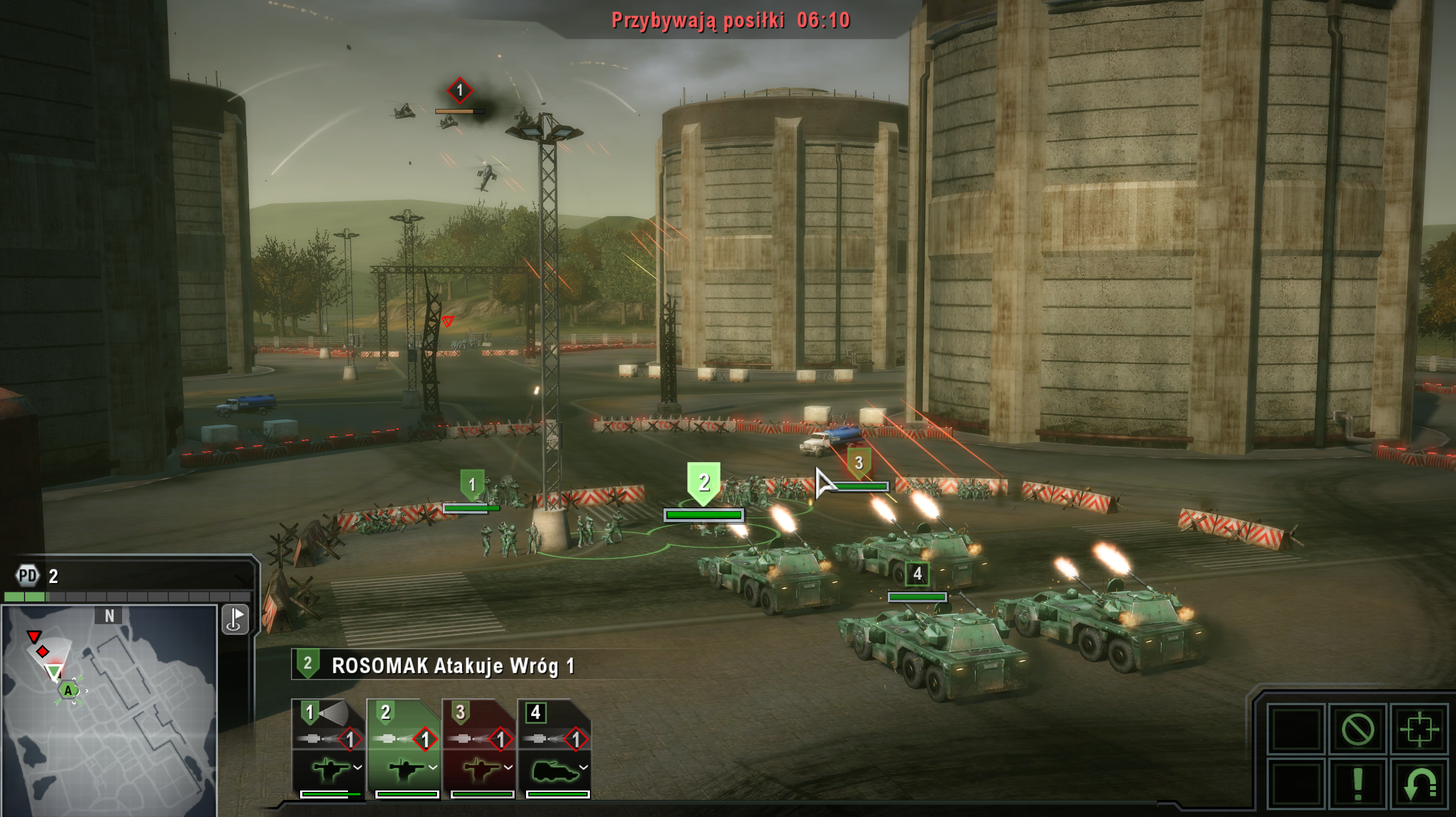Viewport: 1456px width, 817px height.
Task: Expand the dropdown arrow on unit 4 card
Action: point(584,767)
